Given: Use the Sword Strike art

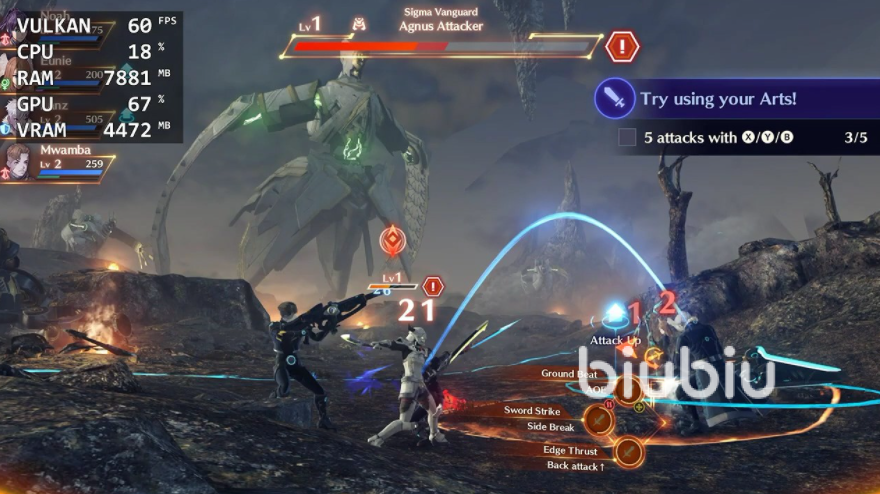Looking at the screenshot, I should point(598,419).
